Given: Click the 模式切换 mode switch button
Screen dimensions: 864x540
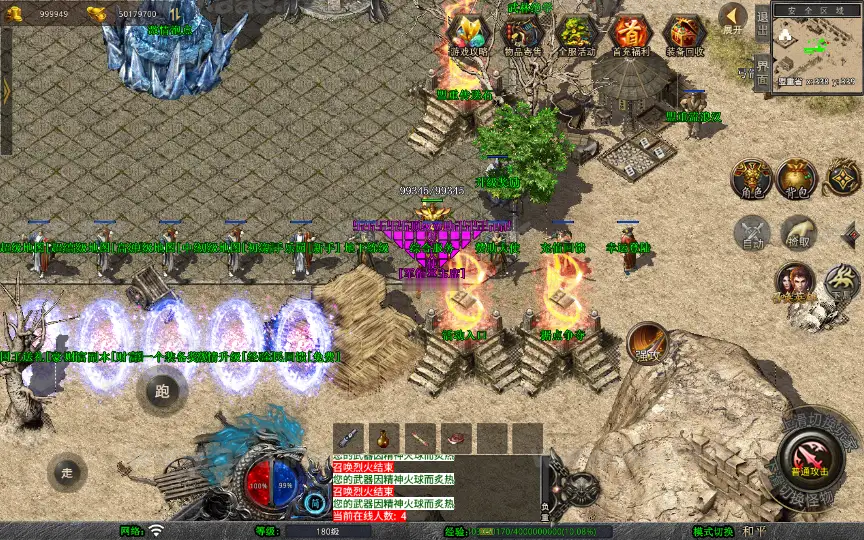Looking at the screenshot, I should [x=713, y=531].
